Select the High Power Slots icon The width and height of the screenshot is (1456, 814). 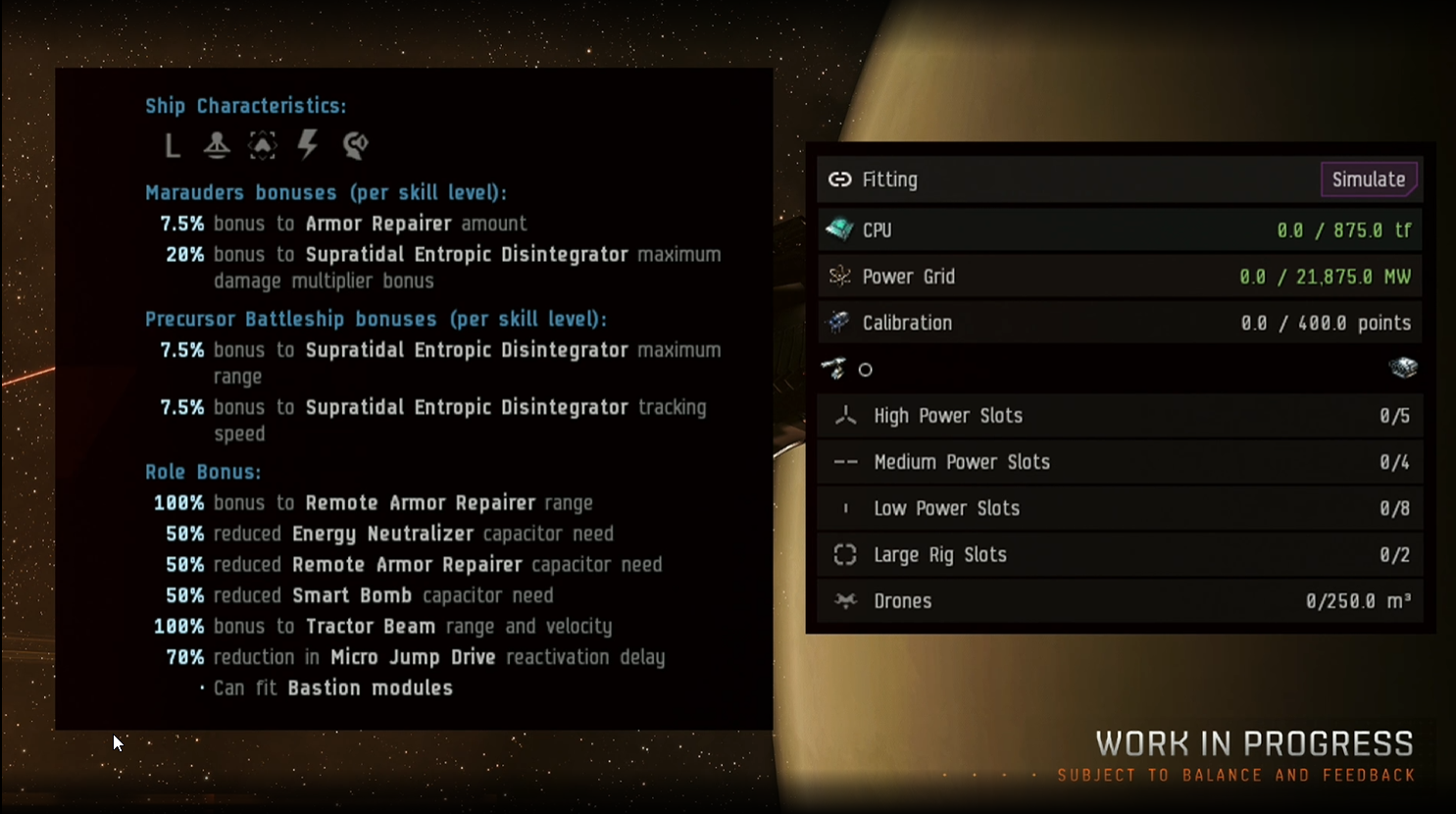845,416
